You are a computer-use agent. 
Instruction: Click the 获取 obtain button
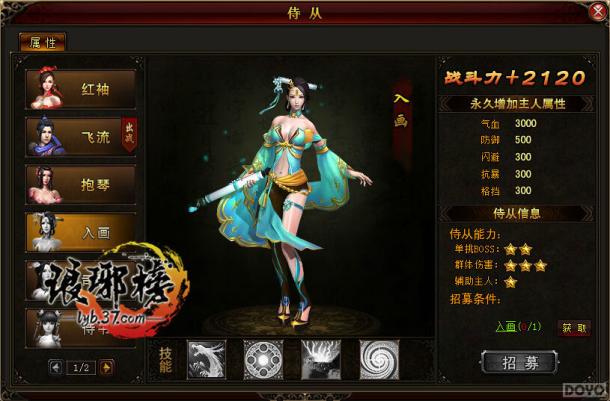573,327
